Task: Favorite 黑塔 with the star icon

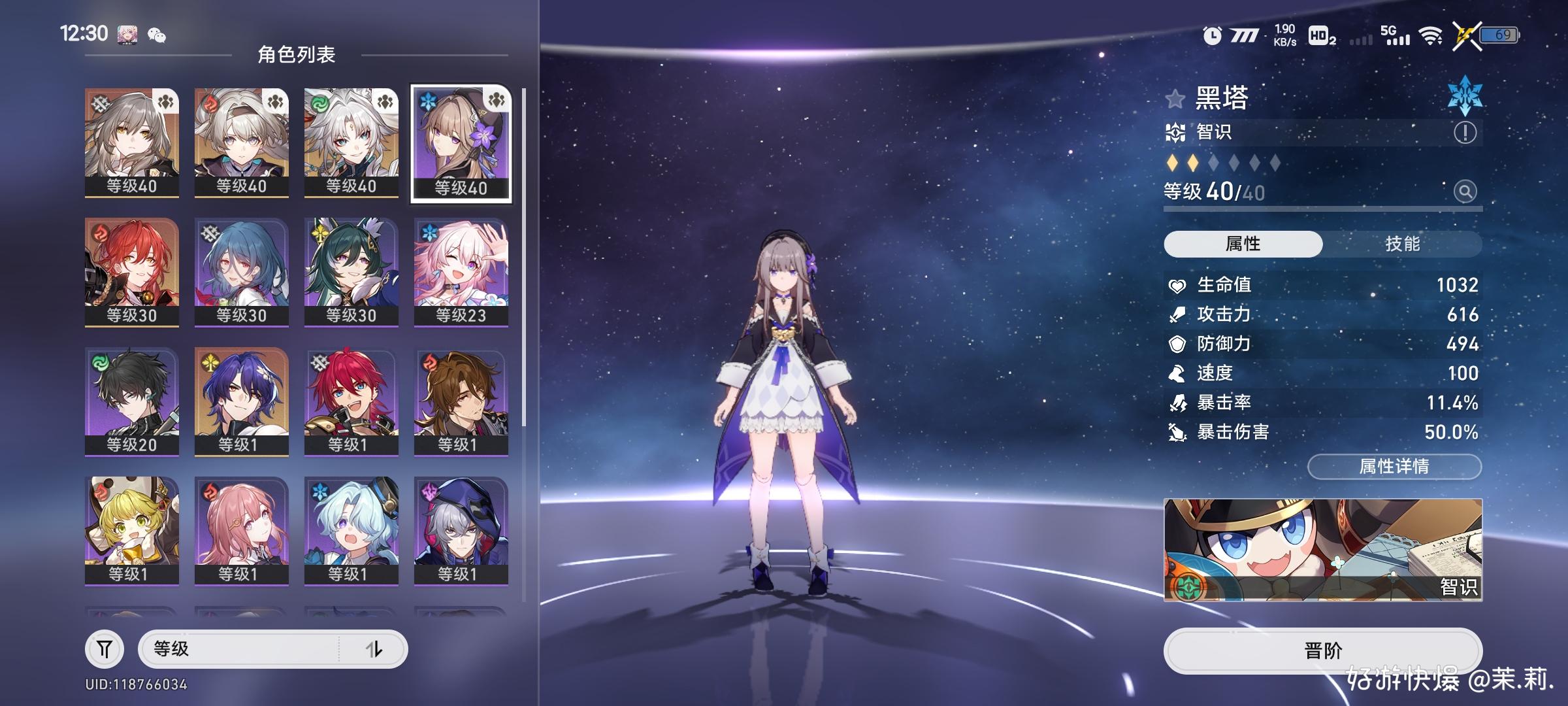Action: click(x=1175, y=99)
